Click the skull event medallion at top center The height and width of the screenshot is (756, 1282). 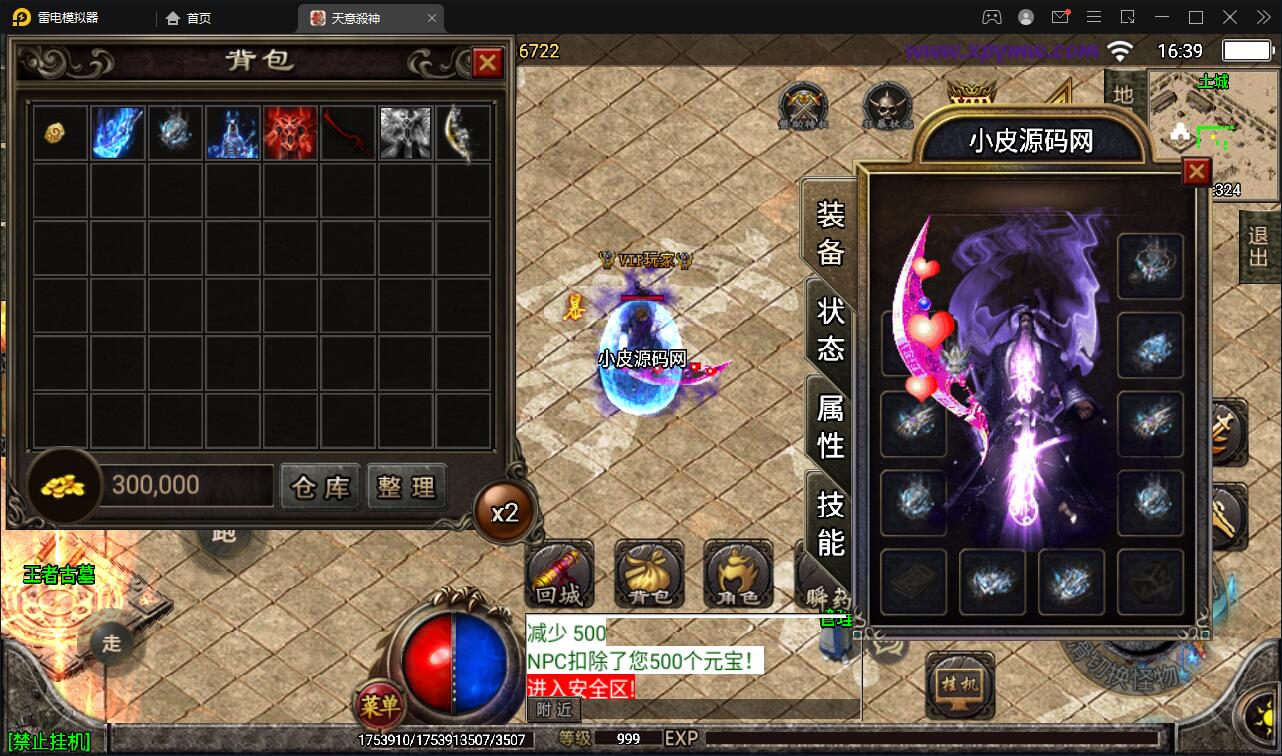pyautogui.click(x=888, y=105)
